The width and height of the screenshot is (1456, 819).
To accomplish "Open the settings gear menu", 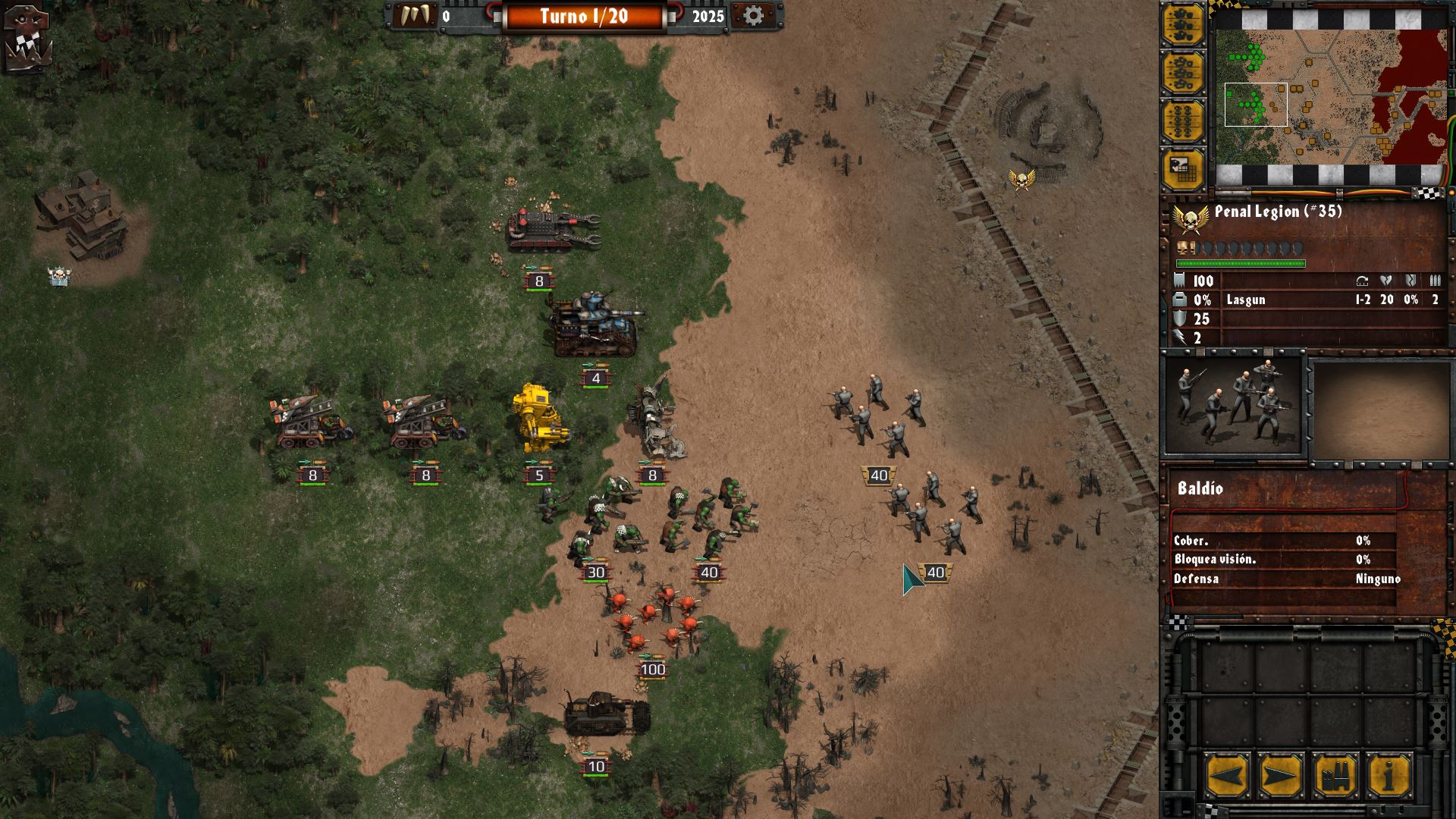I will click(x=752, y=16).
